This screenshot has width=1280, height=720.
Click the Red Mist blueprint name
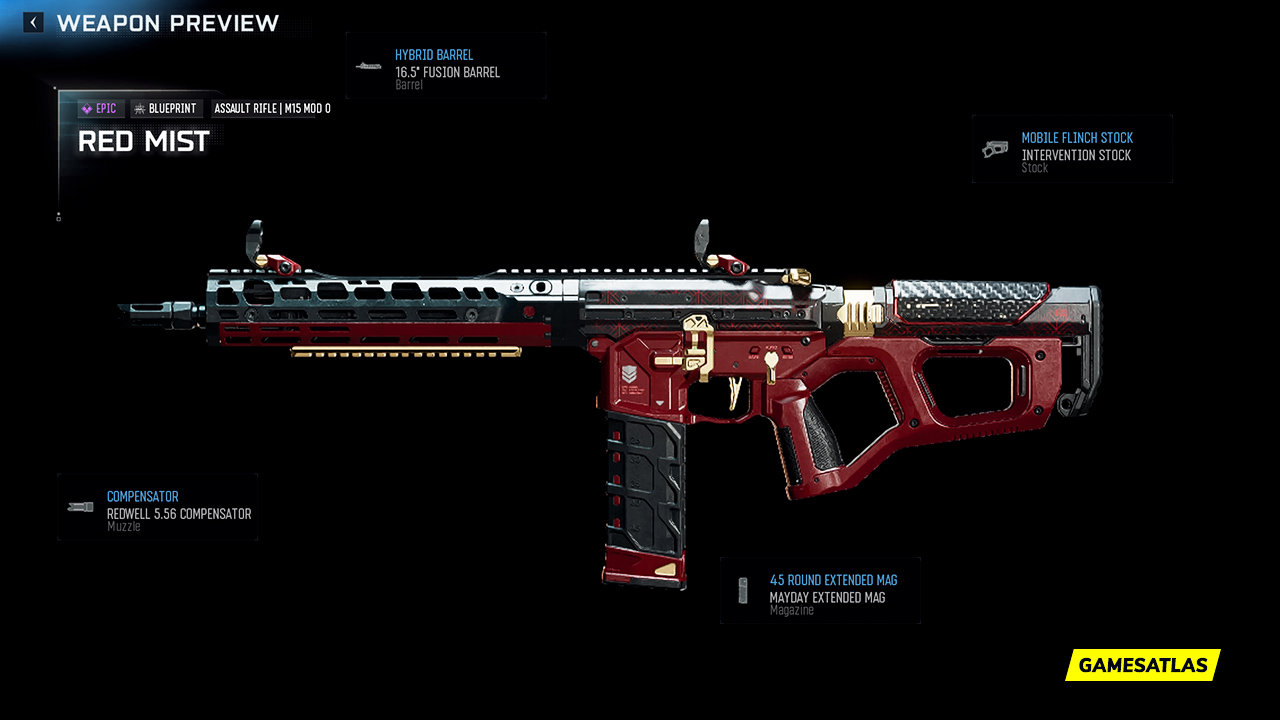(143, 141)
